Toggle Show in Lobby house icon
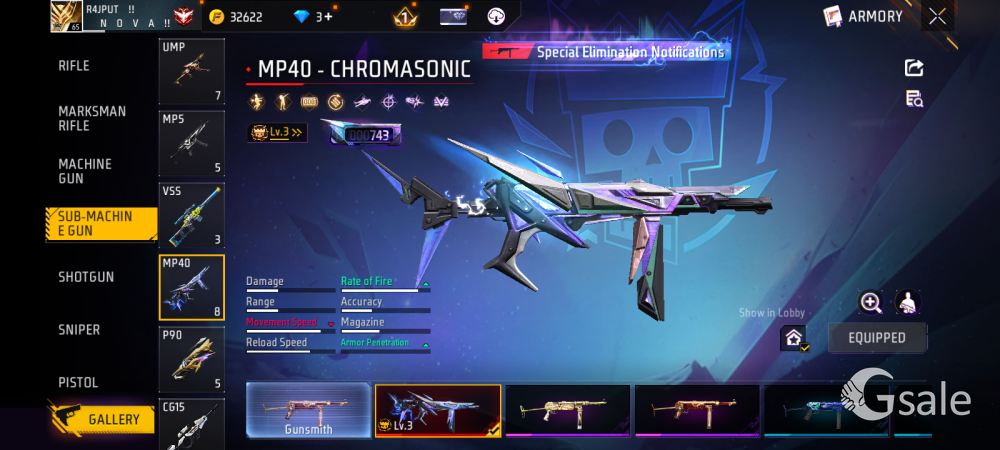This screenshot has height=450, width=1000. [794, 339]
